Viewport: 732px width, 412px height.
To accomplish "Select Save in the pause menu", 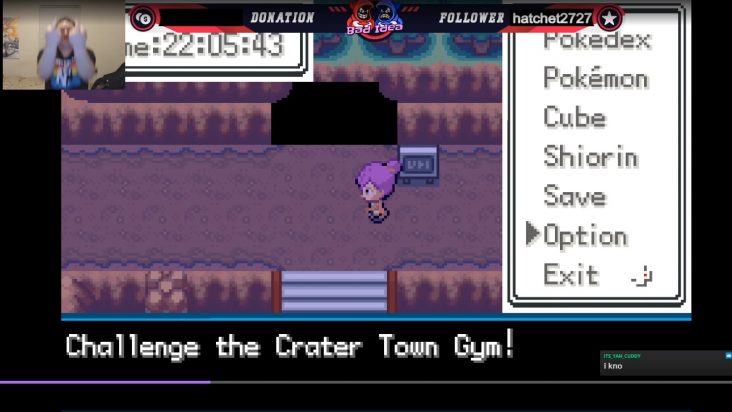I will click(574, 196).
